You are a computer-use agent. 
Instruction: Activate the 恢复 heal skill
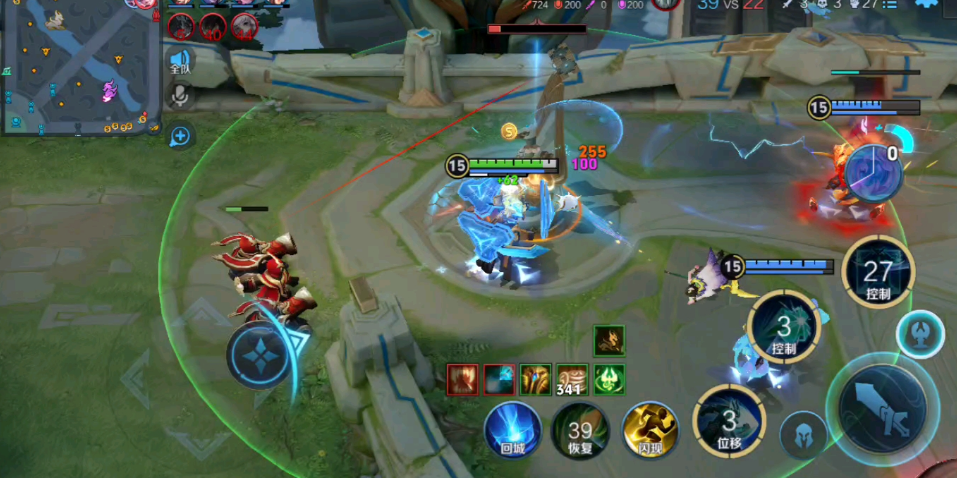tap(580, 431)
